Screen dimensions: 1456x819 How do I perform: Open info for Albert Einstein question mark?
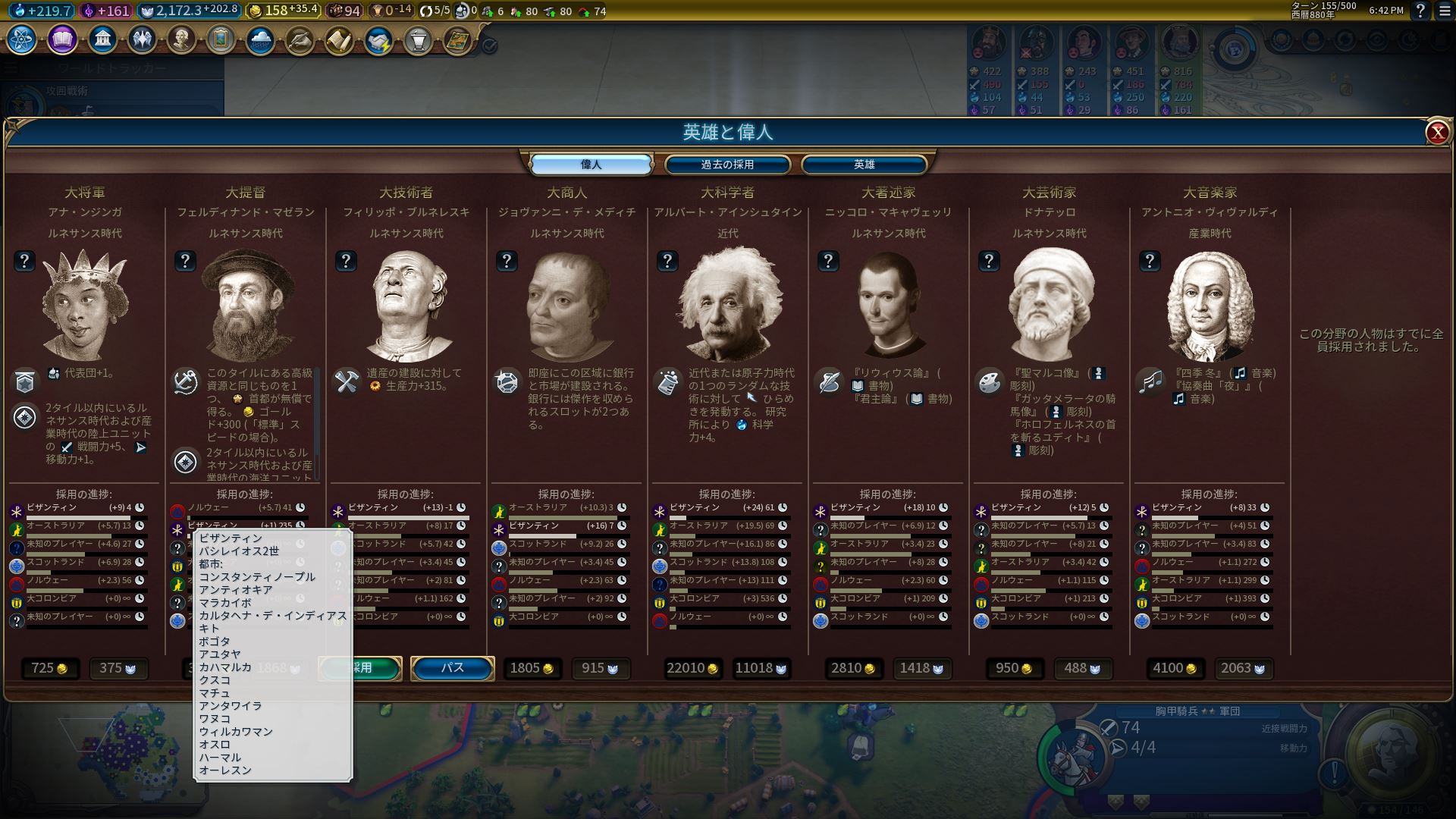click(x=667, y=261)
